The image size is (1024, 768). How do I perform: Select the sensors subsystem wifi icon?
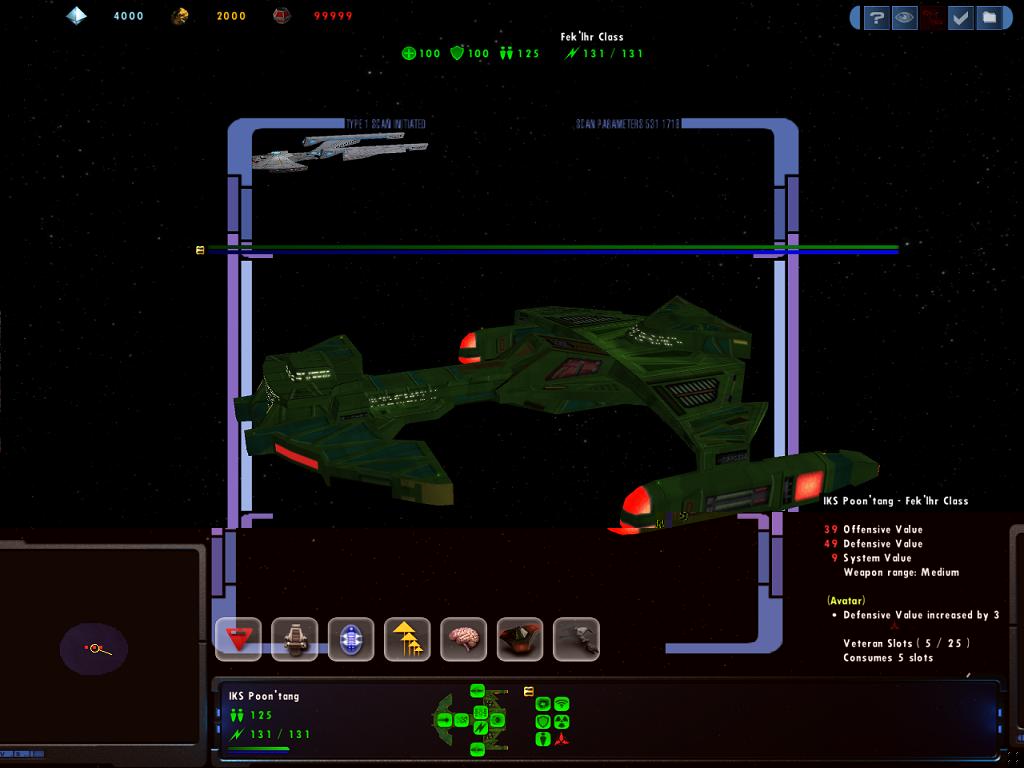[561, 704]
